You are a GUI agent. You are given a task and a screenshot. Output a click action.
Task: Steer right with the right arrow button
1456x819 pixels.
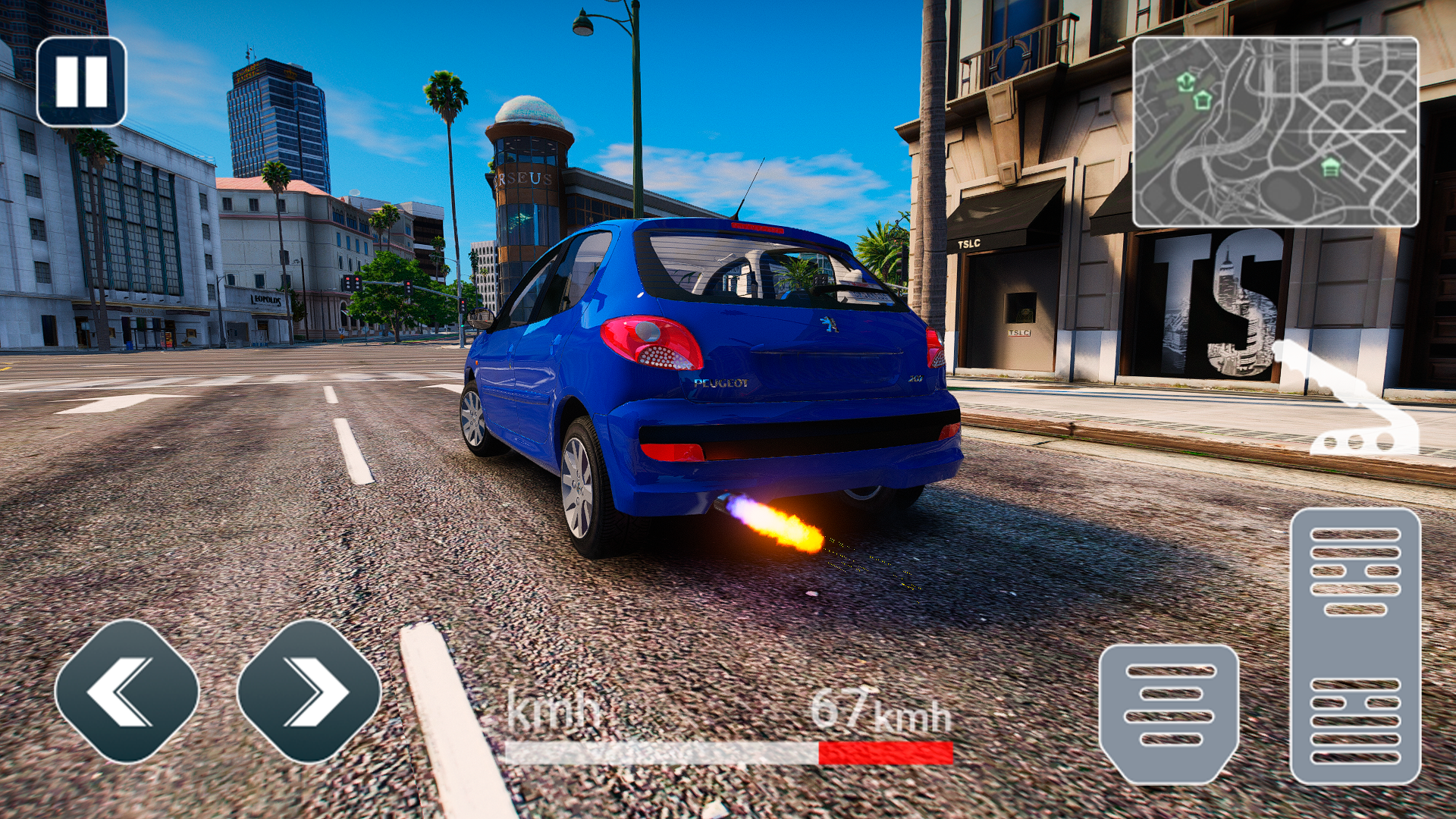(309, 692)
